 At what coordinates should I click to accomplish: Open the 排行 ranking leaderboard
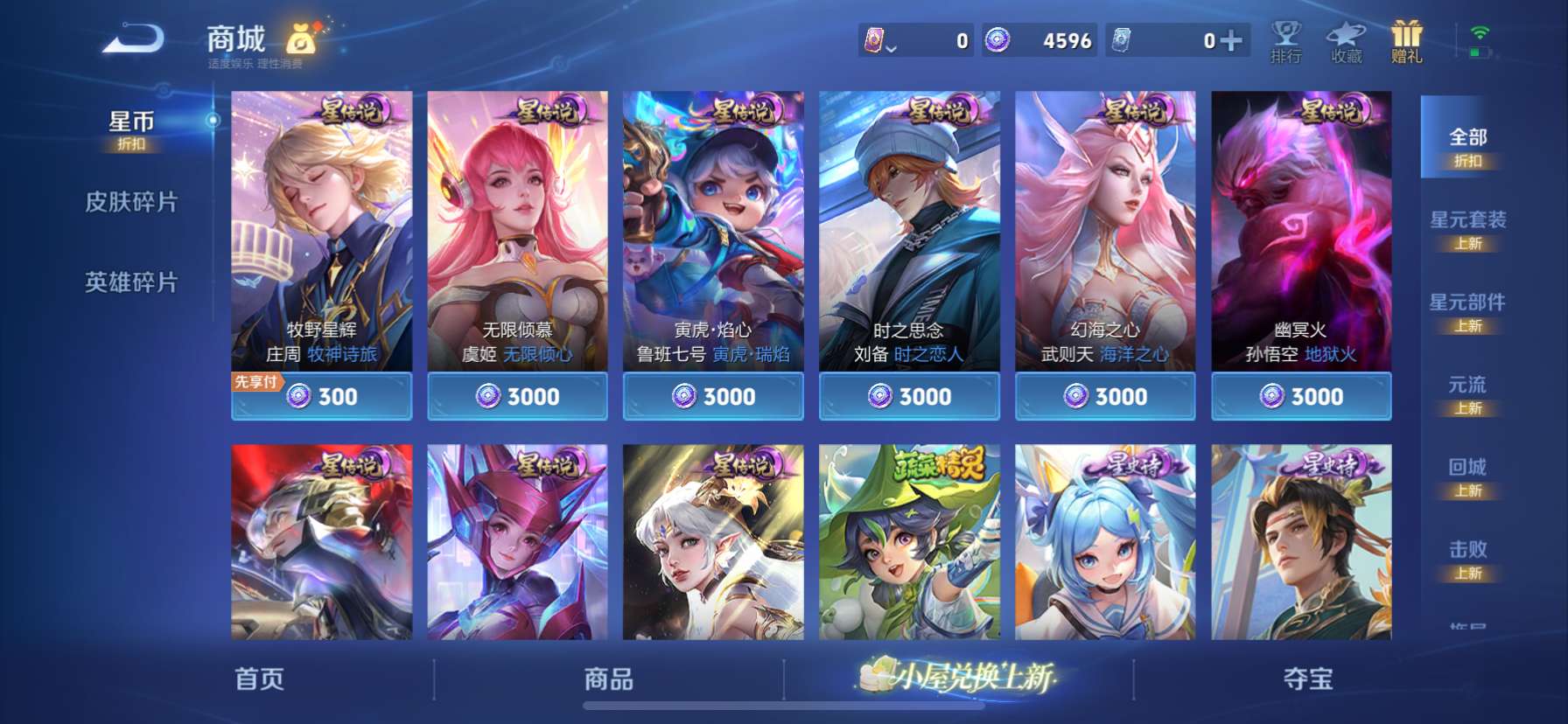(1284, 41)
